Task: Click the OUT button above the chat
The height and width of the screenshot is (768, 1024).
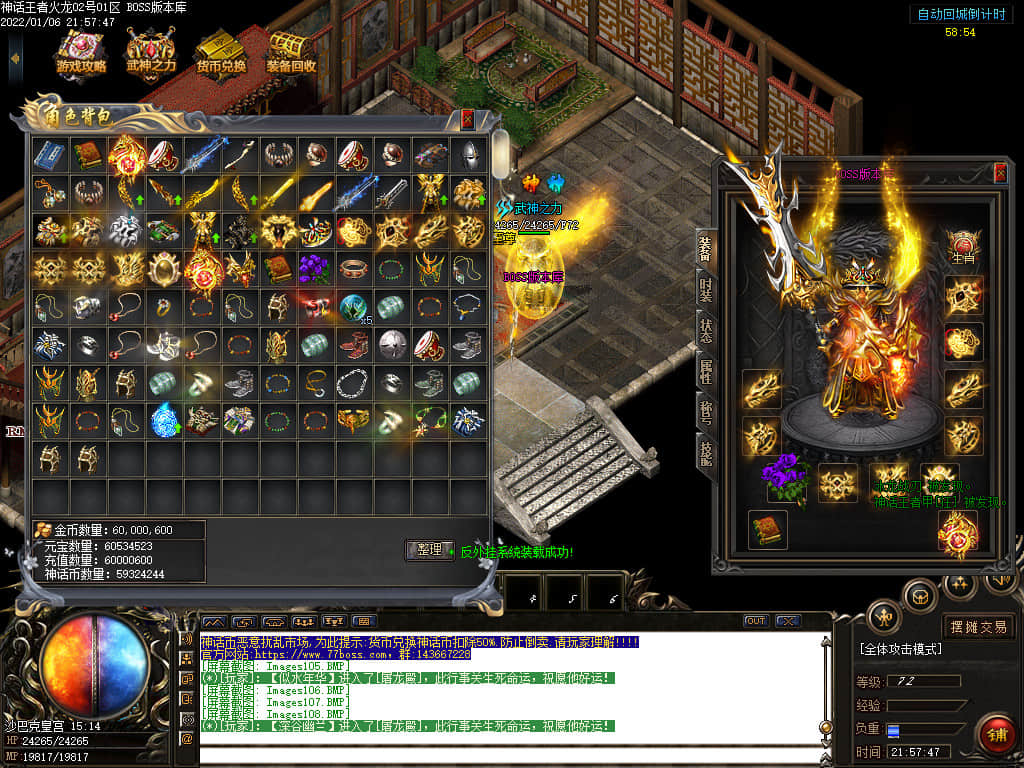Action: (756, 621)
